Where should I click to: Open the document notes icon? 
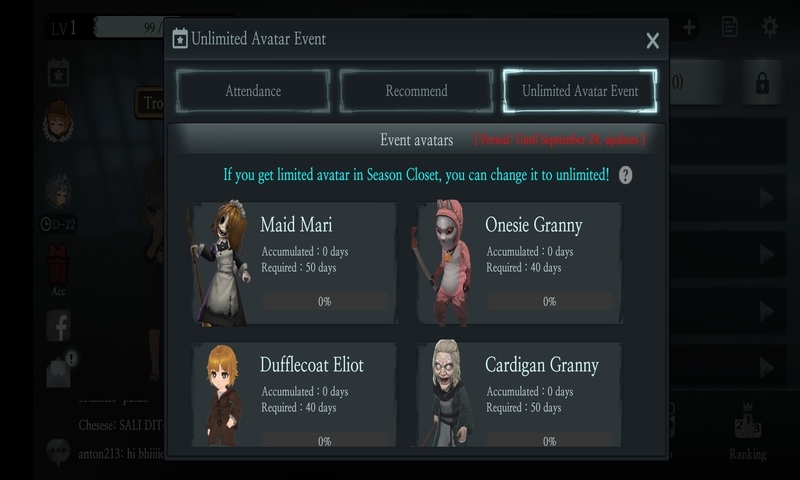[730, 27]
